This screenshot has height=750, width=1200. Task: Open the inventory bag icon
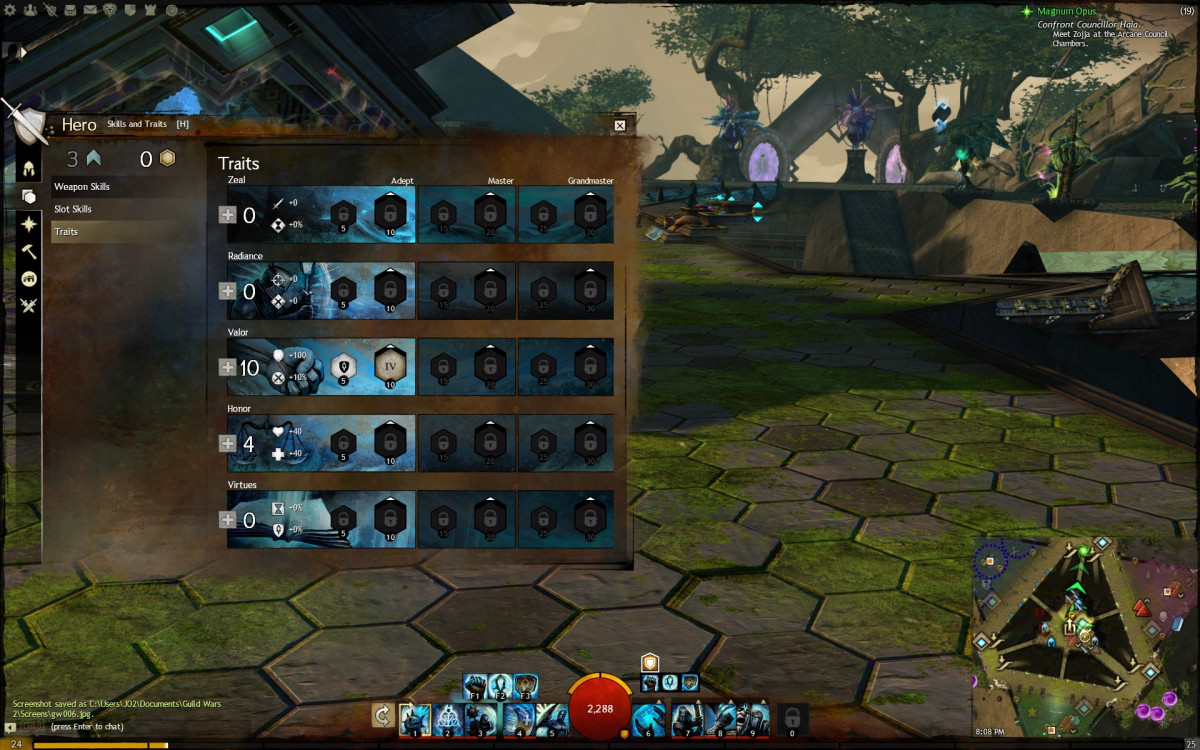click(x=69, y=10)
